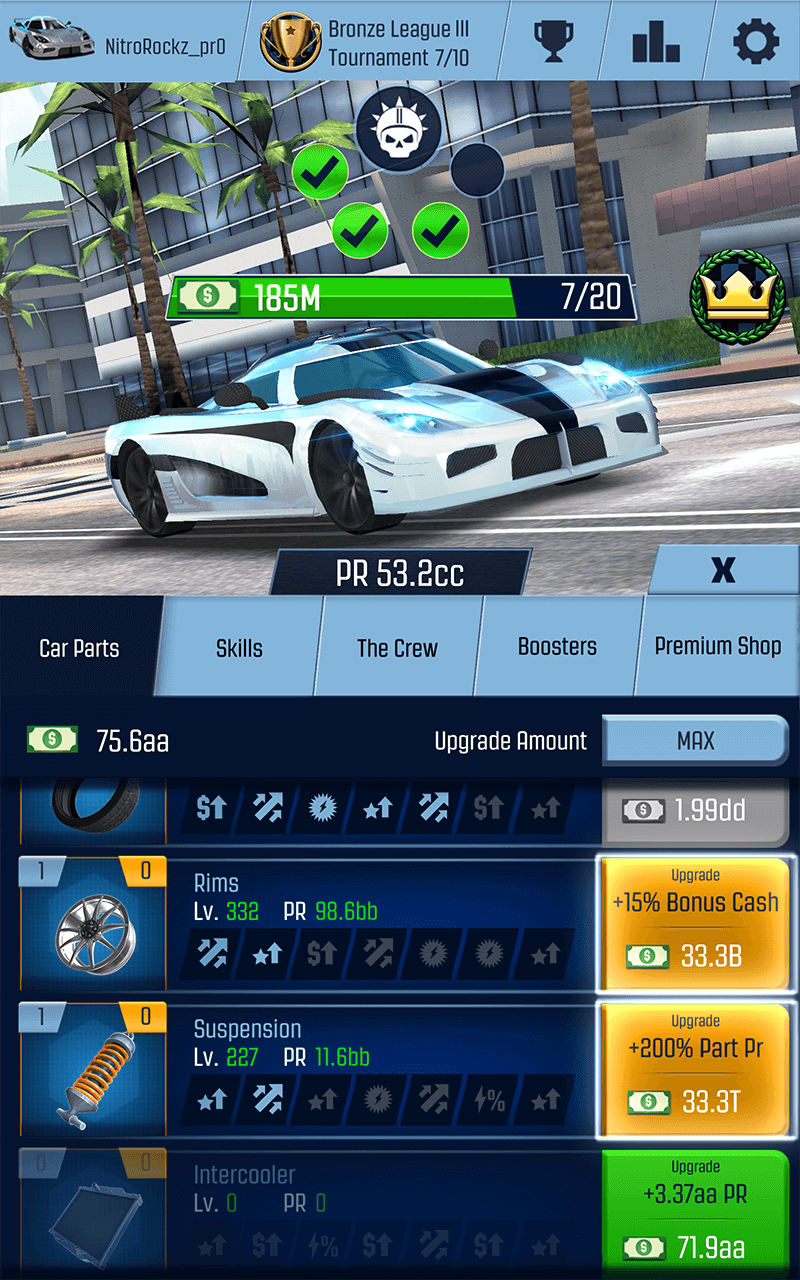Upgrade Rims for 33.3B cash
Screen dimensions: 800x1280
coord(695,925)
